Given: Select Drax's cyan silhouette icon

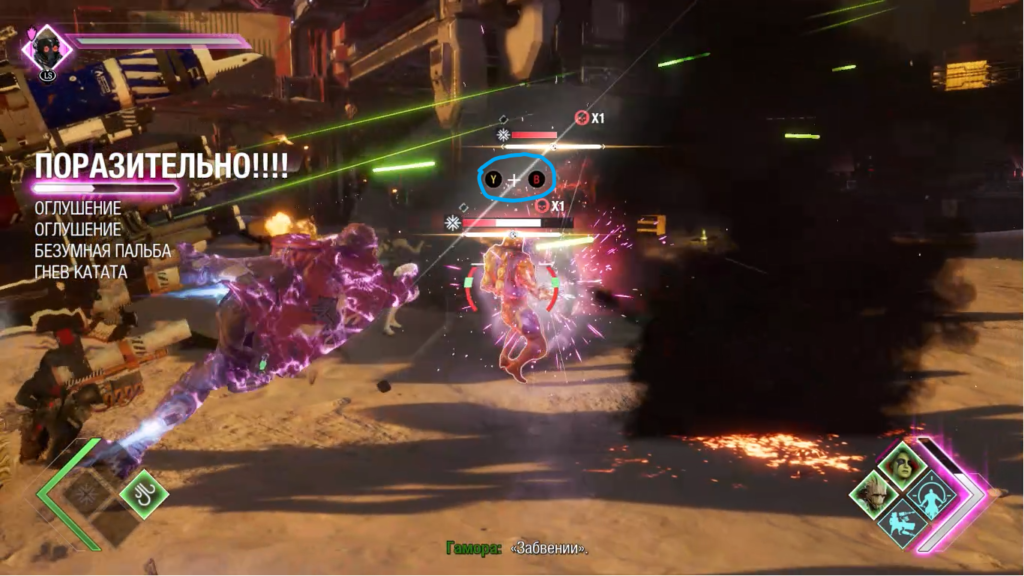Looking at the screenshot, I should point(929,495).
